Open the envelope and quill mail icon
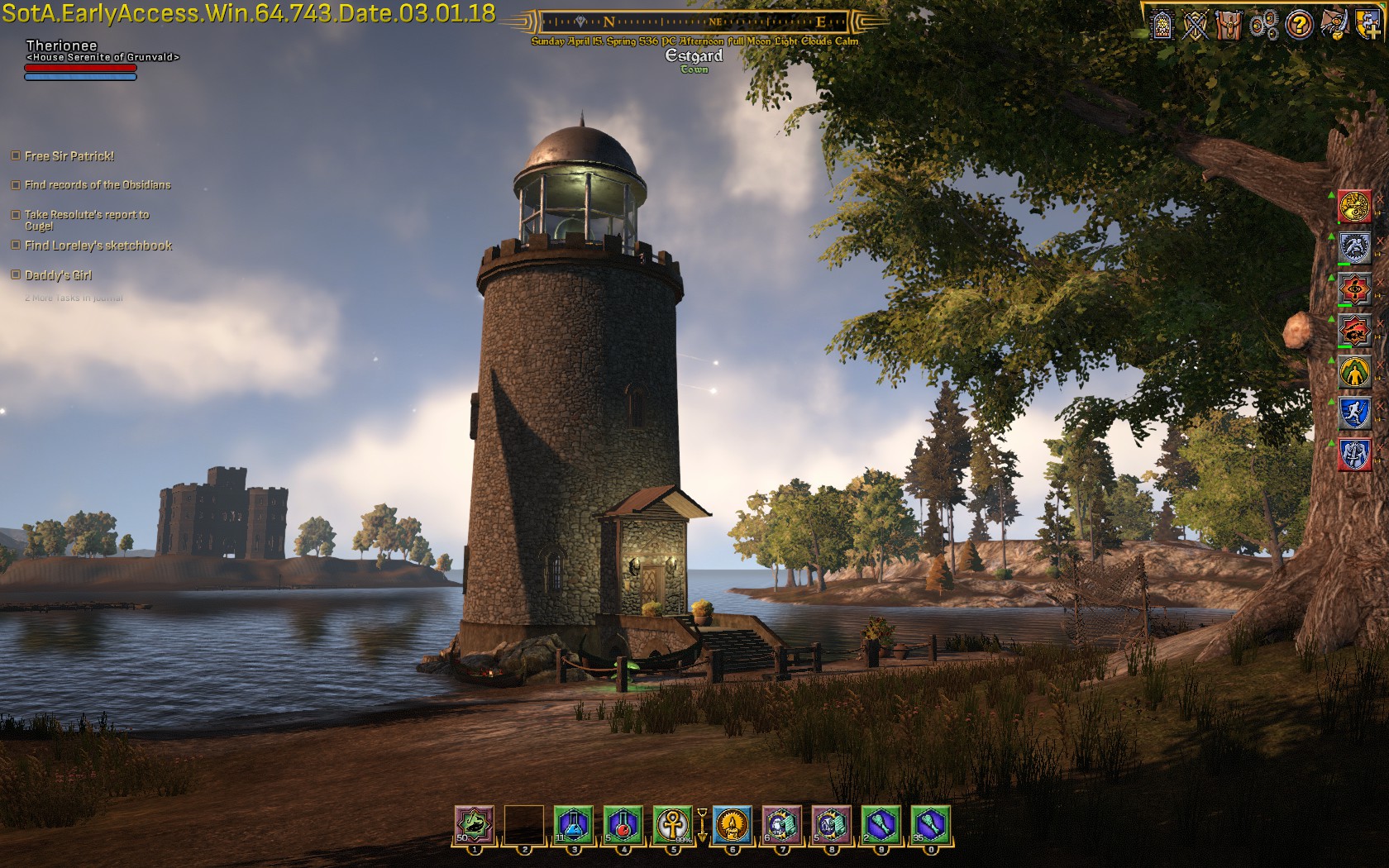The width and height of the screenshot is (1389, 868). [1333, 25]
